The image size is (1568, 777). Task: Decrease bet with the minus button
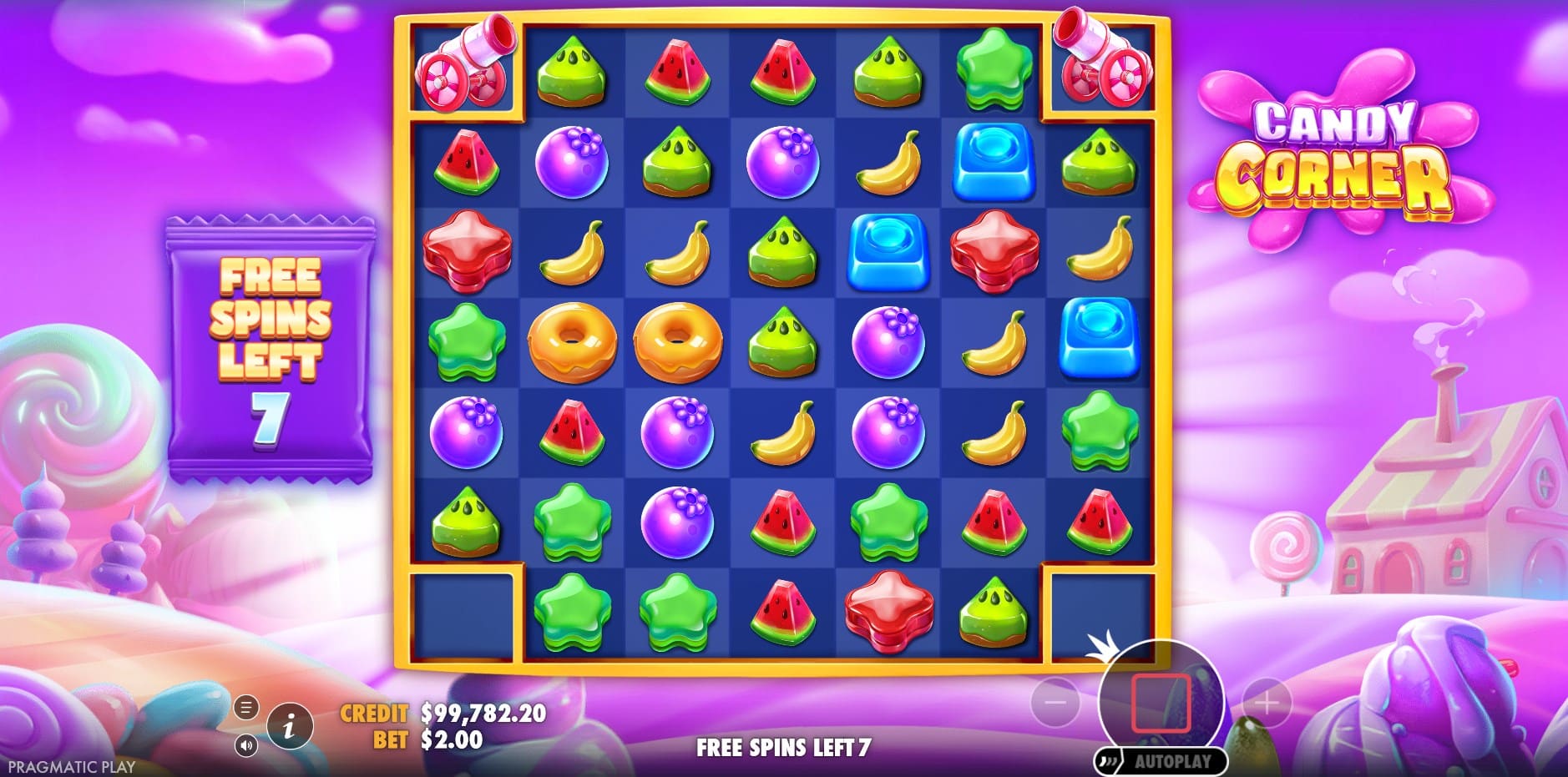point(1055,703)
